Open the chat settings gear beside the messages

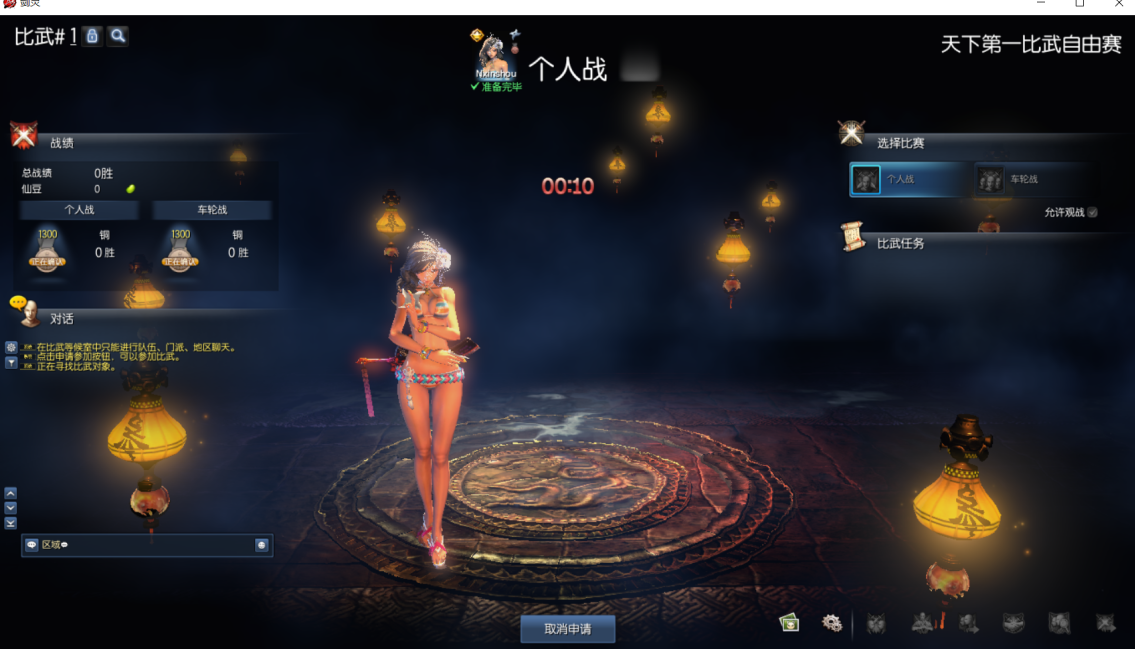point(11,347)
